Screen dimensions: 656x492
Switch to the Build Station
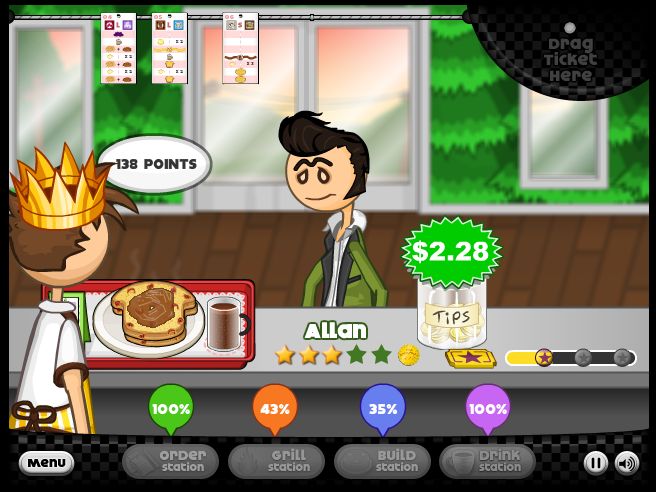(x=382, y=461)
